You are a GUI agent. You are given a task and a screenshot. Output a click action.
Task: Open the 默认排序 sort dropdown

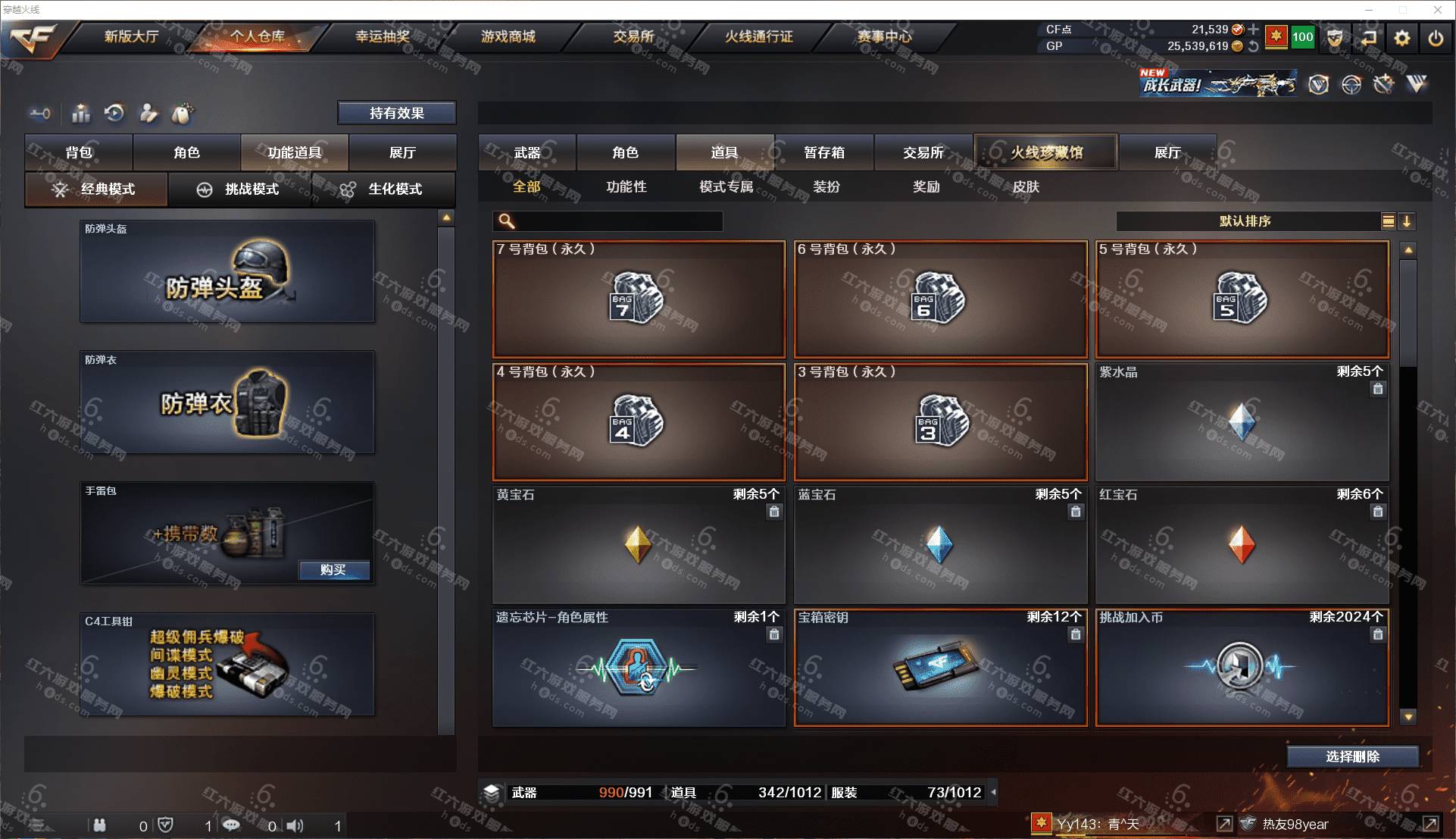1246,221
